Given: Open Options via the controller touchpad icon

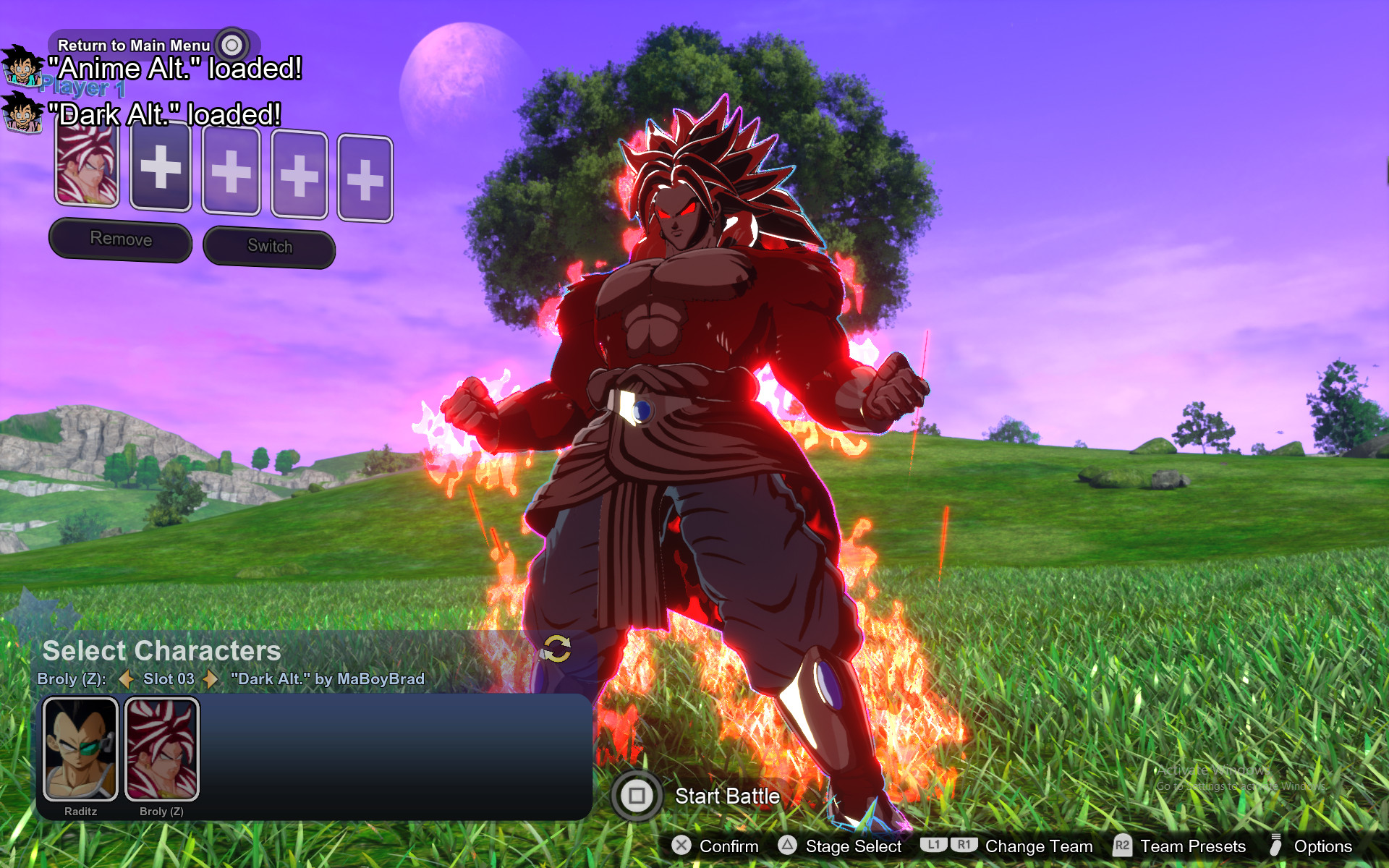Looking at the screenshot, I should coord(1276,846).
